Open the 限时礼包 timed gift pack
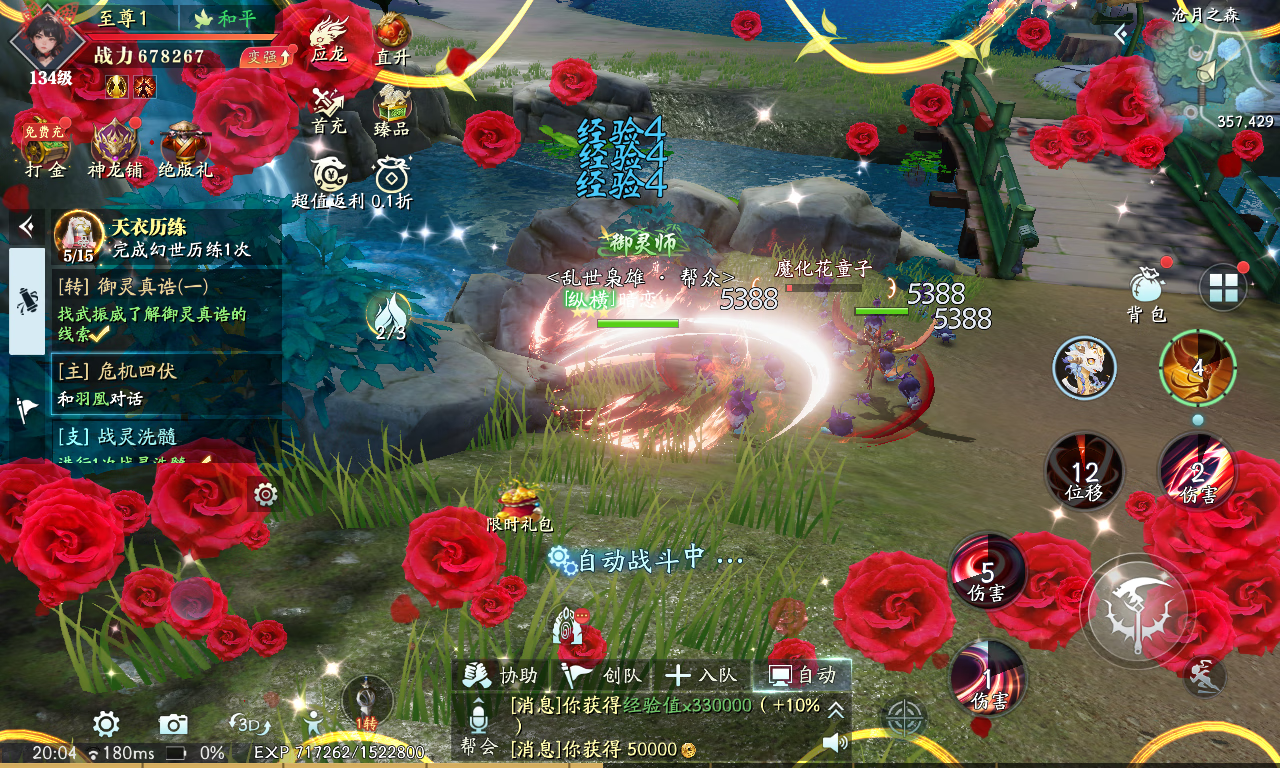This screenshot has width=1280, height=768. pyautogui.click(x=518, y=503)
